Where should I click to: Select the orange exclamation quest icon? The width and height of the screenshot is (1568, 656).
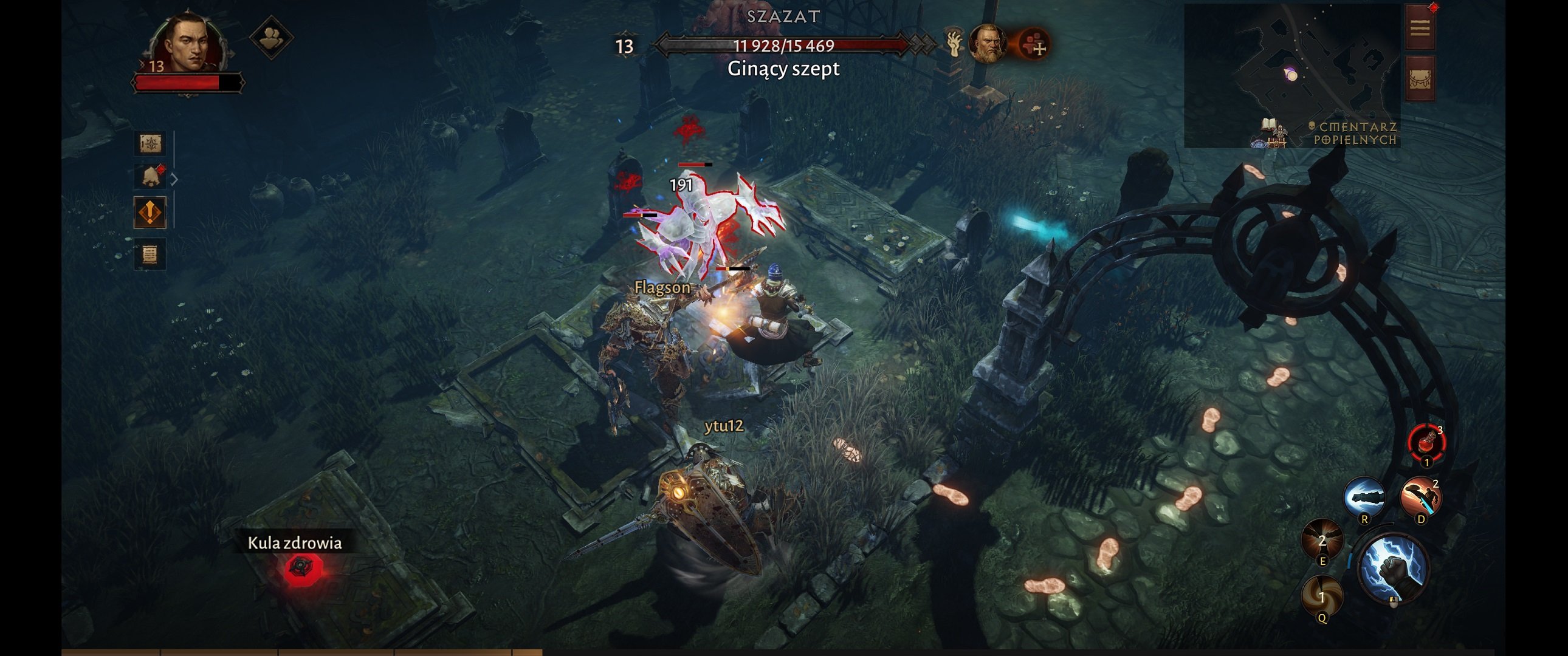click(150, 213)
